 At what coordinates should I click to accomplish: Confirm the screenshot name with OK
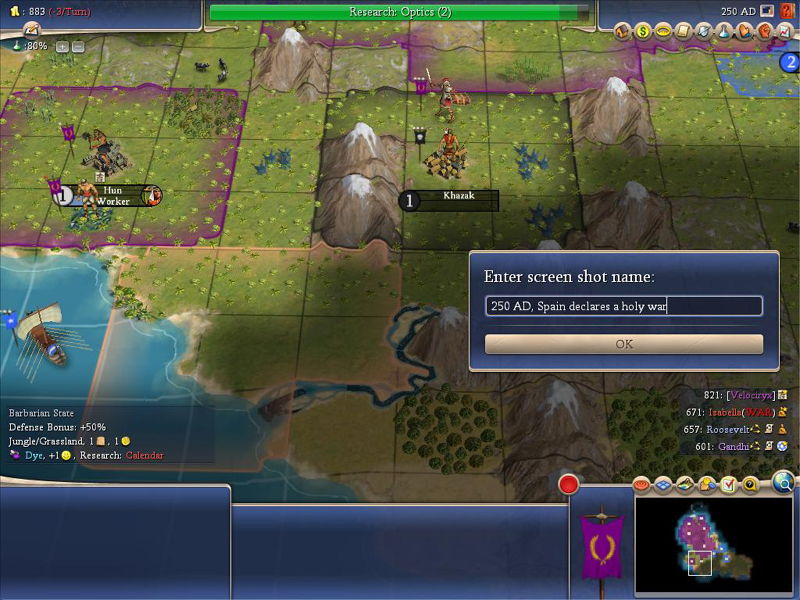click(x=624, y=344)
